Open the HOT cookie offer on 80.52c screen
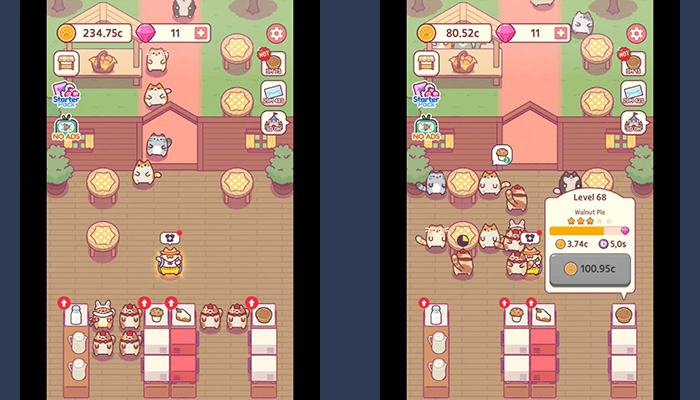 [632, 62]
